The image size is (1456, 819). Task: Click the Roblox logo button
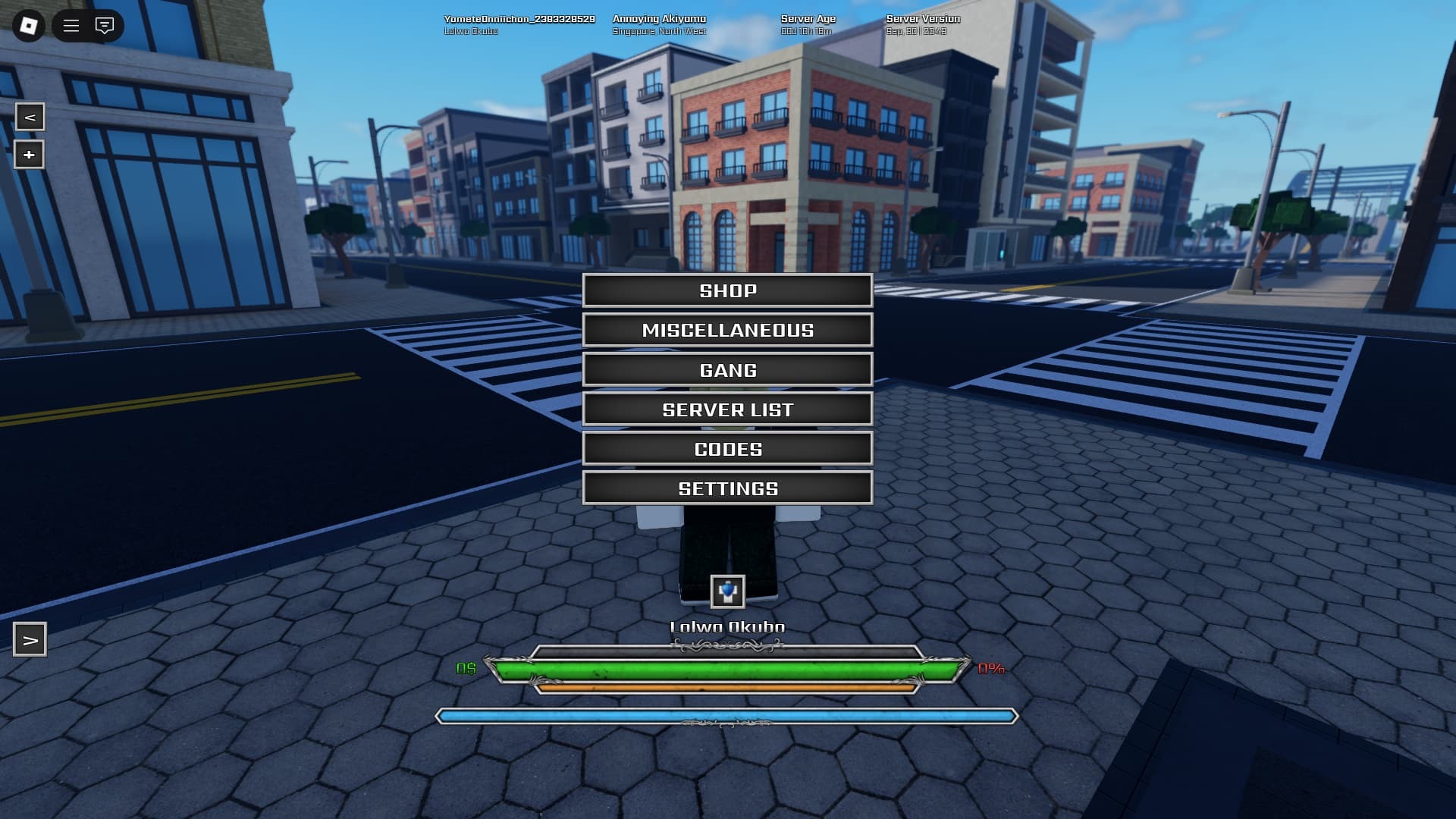pyautogui.click(x=29, y=26)
